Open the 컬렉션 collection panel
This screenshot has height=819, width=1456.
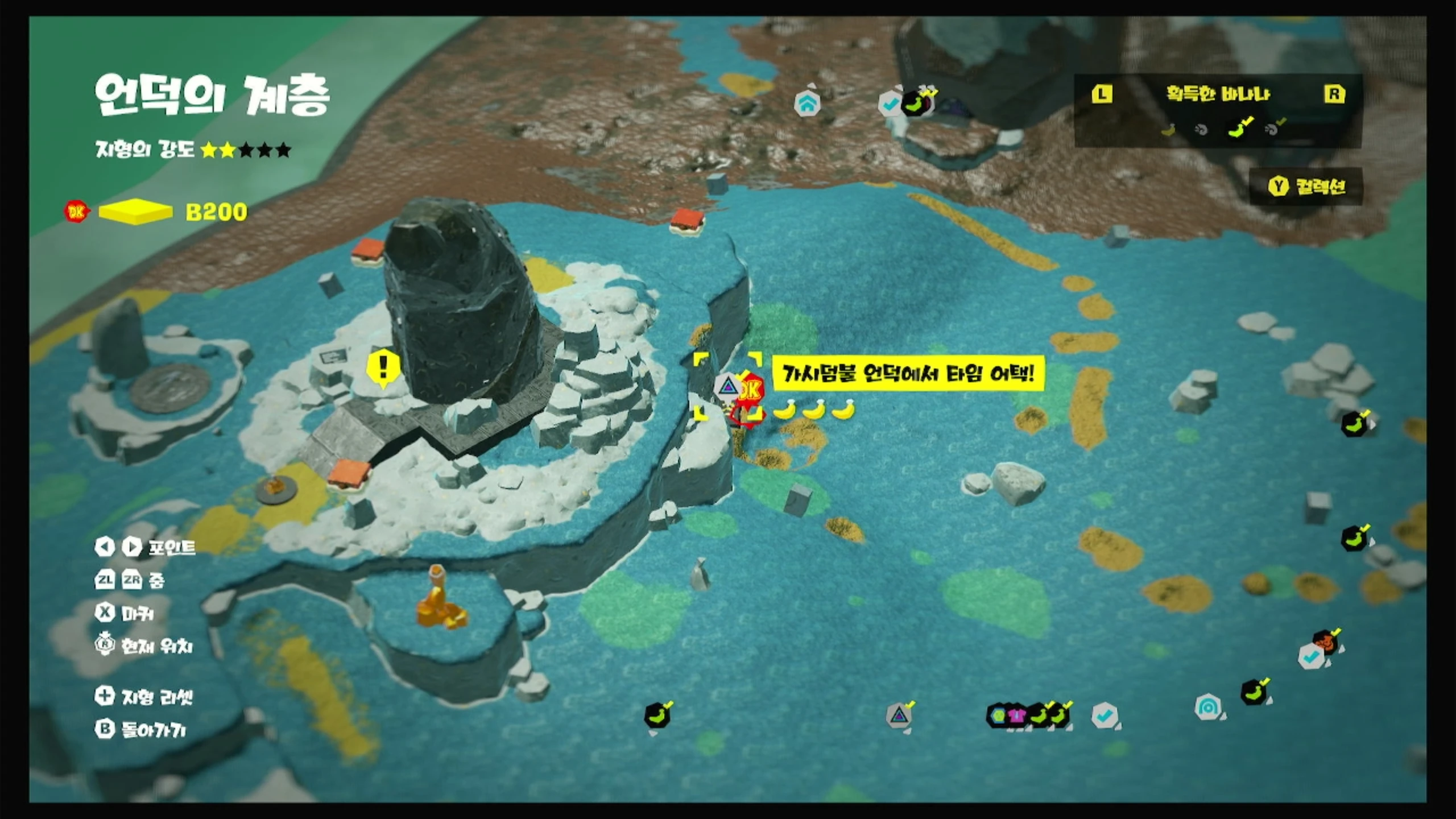(1306, 187)
